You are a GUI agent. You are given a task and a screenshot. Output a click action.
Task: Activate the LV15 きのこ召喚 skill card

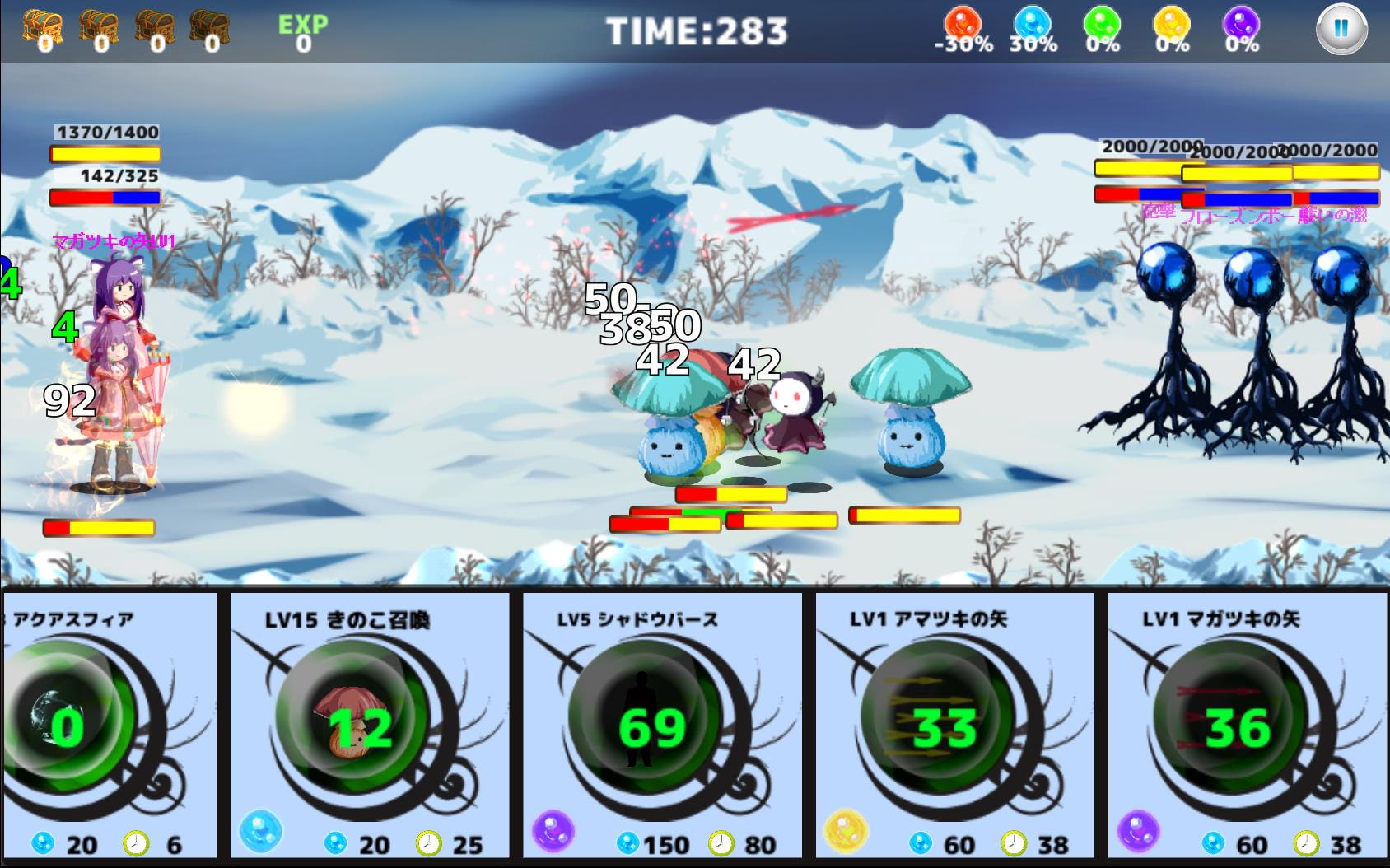369,725
